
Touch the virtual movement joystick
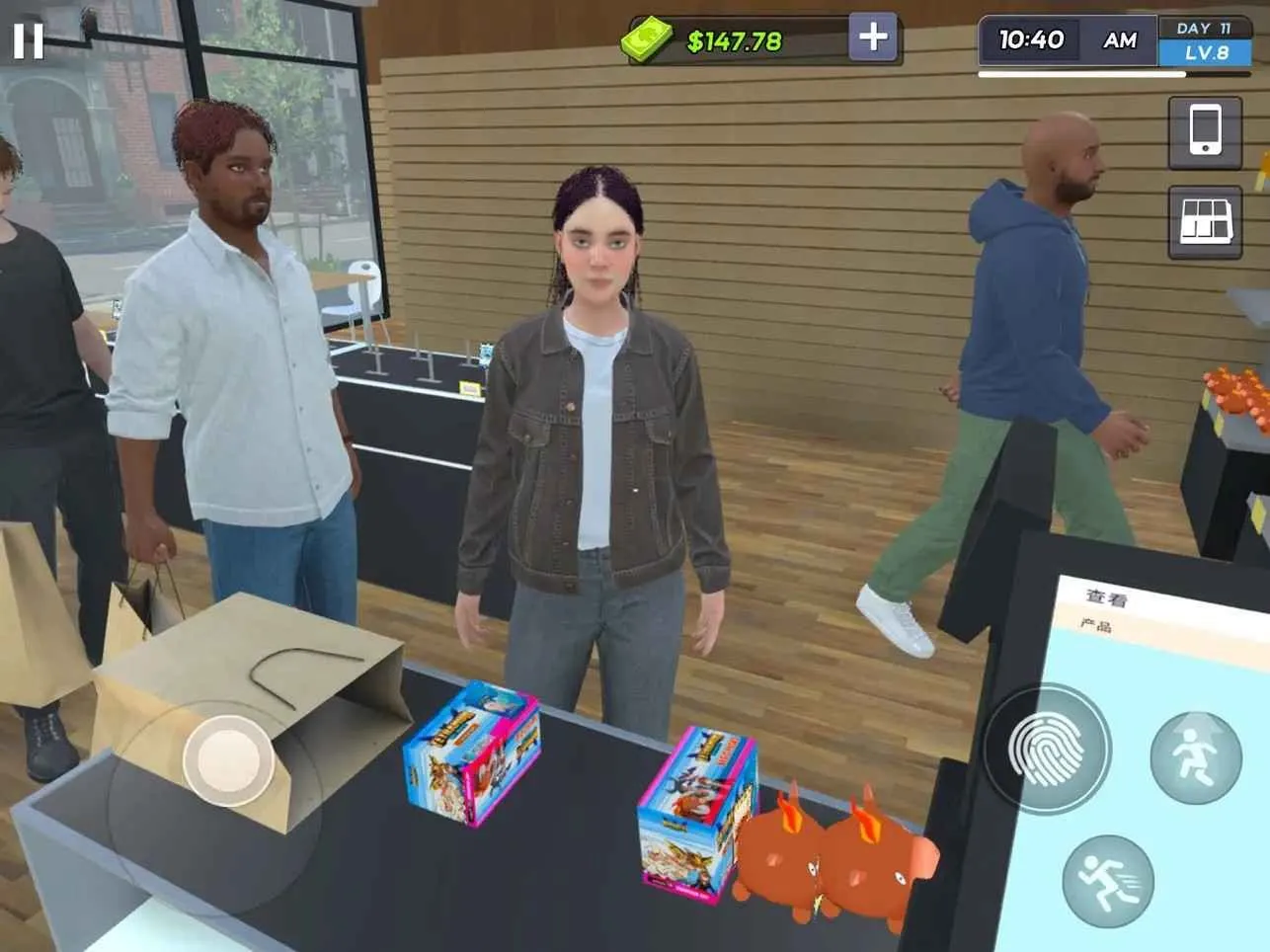pyautogui.click(x=228, y=760)
